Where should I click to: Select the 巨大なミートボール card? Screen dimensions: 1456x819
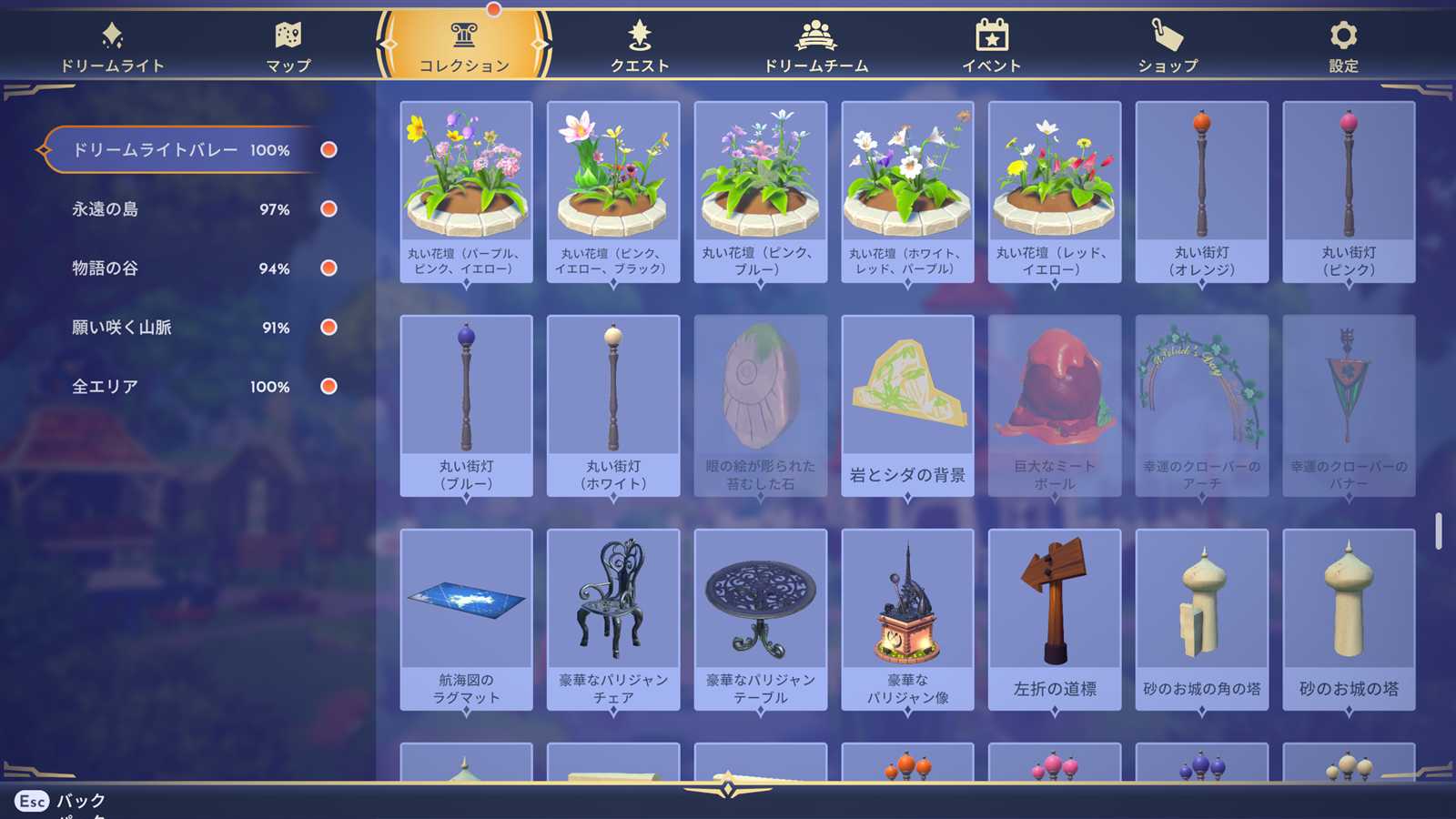point(1055,406)
